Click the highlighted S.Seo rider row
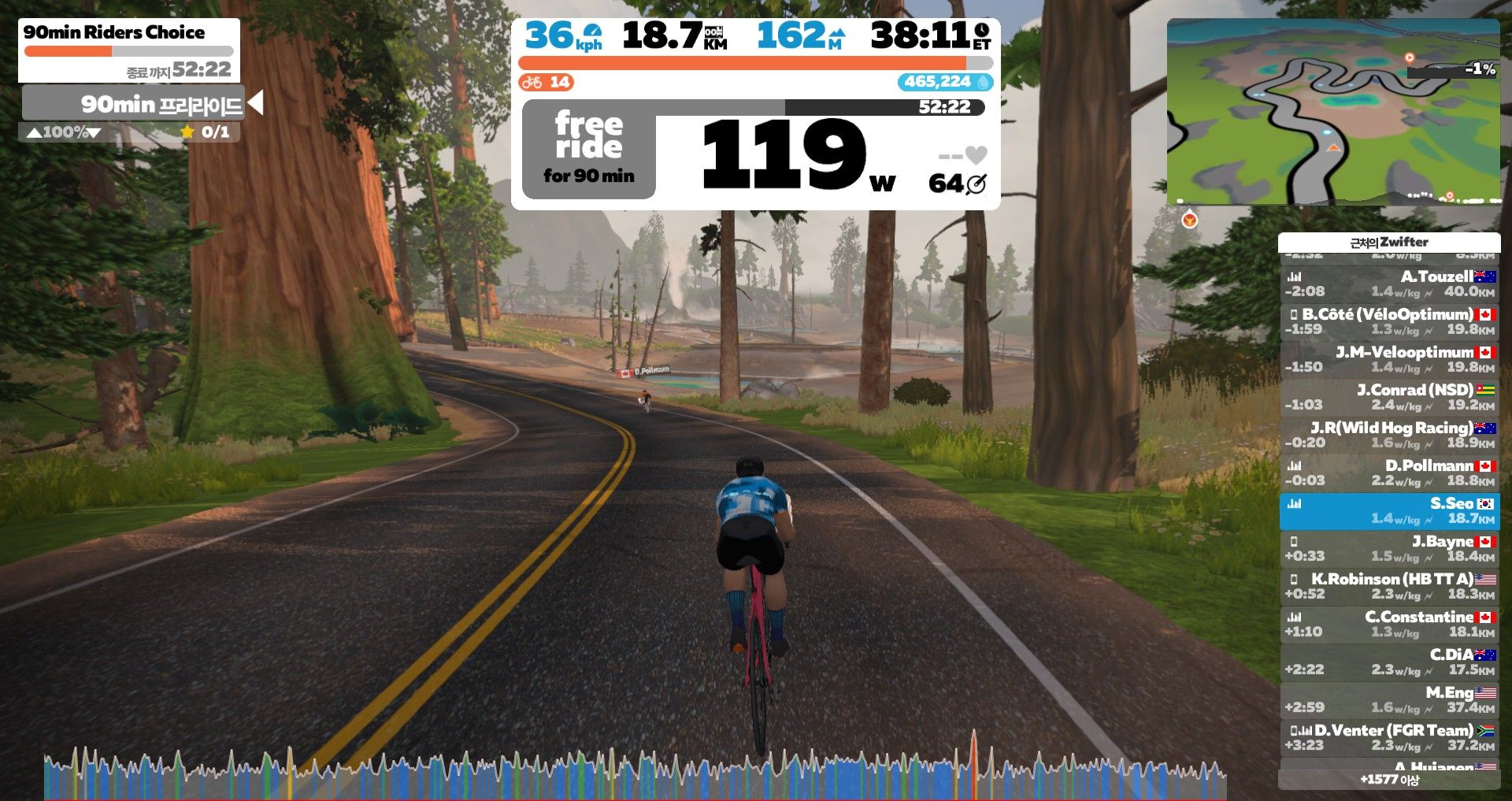The width and height of the screenshot is (1512, 801). pos(1389,510)
